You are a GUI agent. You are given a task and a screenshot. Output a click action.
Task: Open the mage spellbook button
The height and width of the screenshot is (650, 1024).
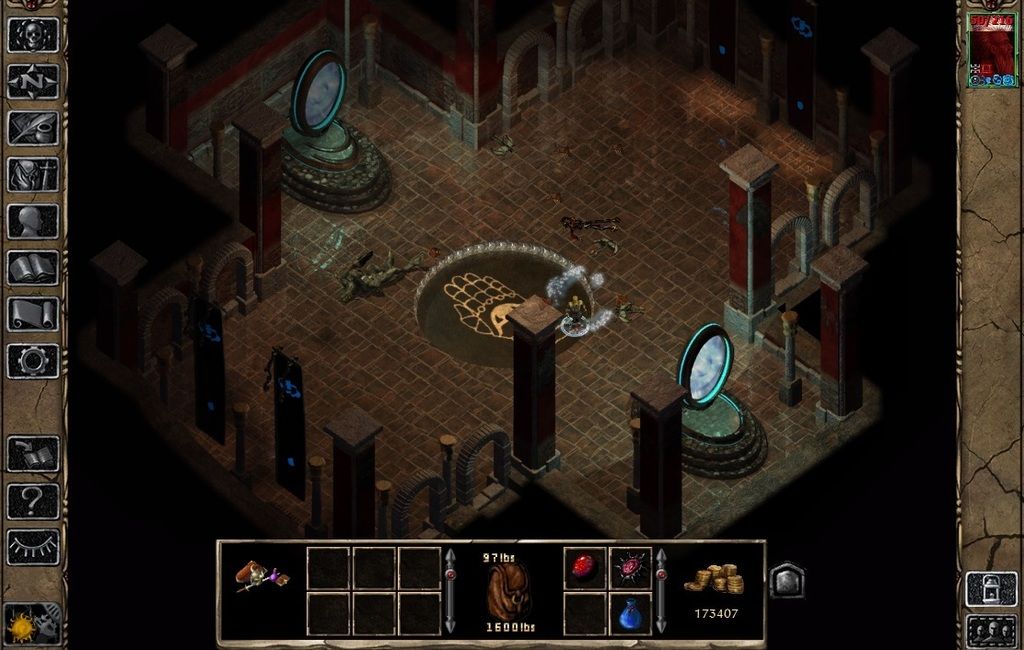33,267
